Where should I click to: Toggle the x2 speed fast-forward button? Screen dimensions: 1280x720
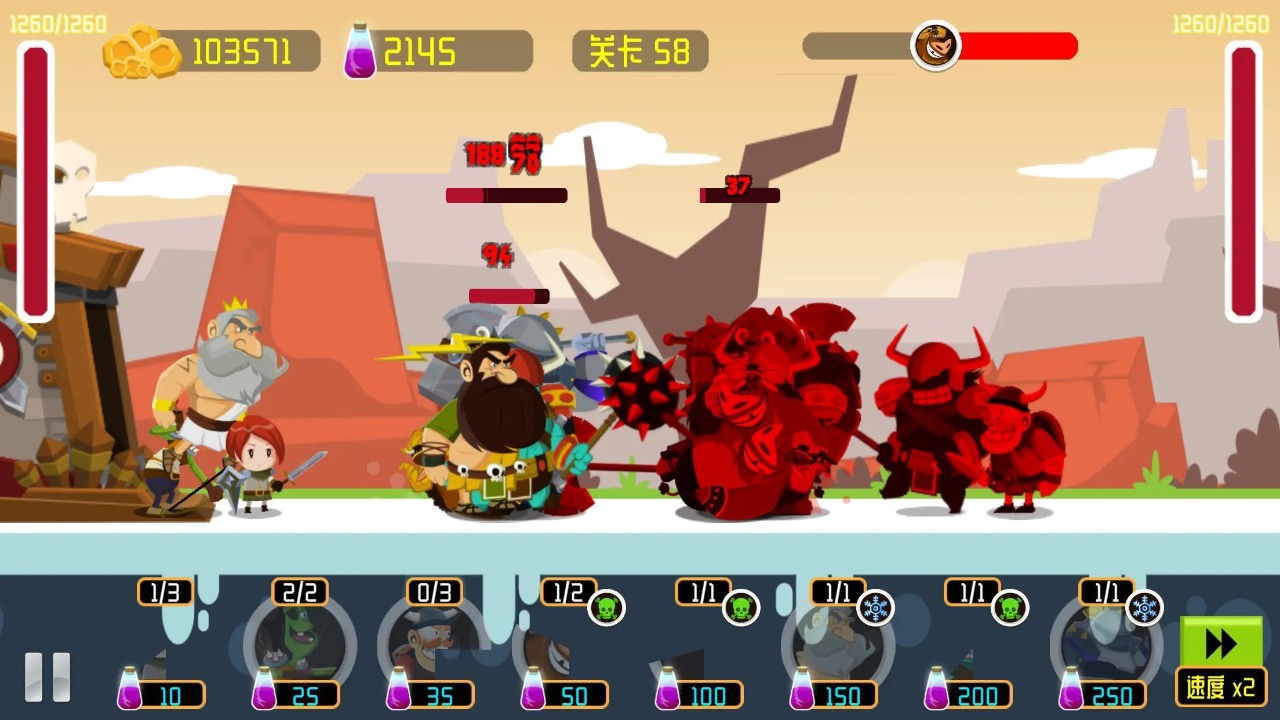(x=1221, y=662)
